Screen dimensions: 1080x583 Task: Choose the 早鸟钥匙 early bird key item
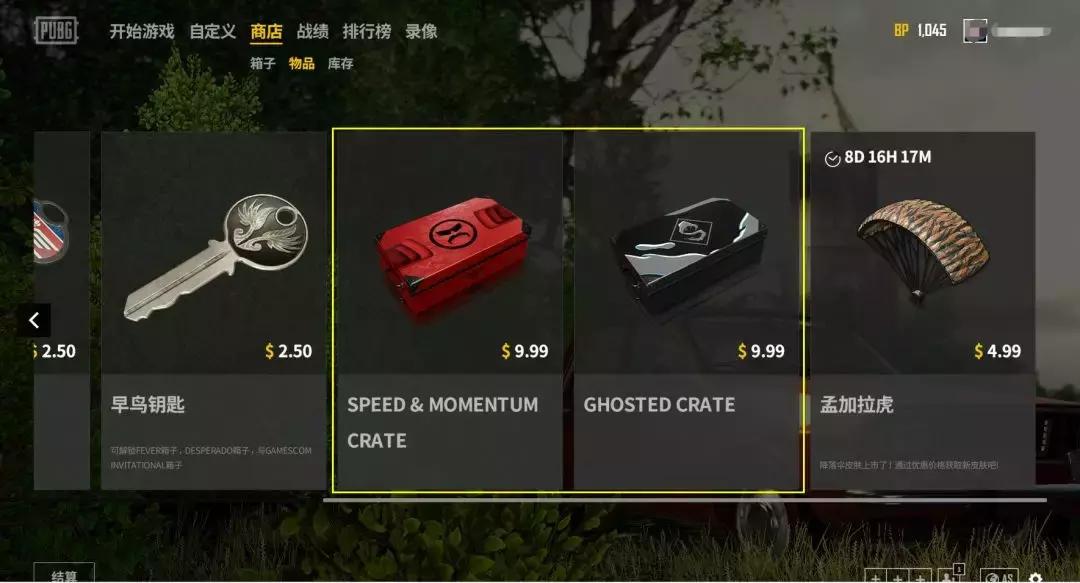(x=215, y=310)
